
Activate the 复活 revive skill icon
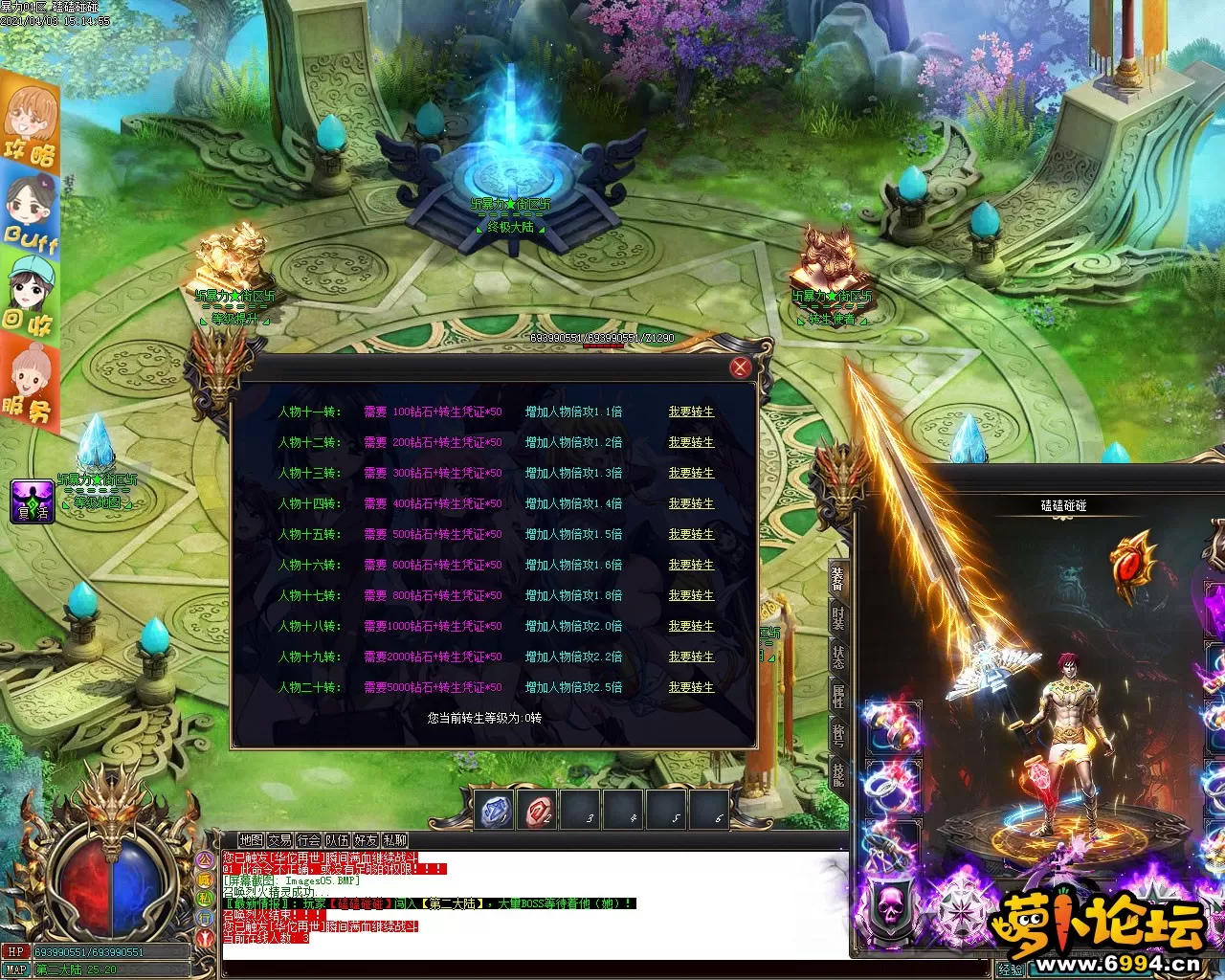[33, 501]
